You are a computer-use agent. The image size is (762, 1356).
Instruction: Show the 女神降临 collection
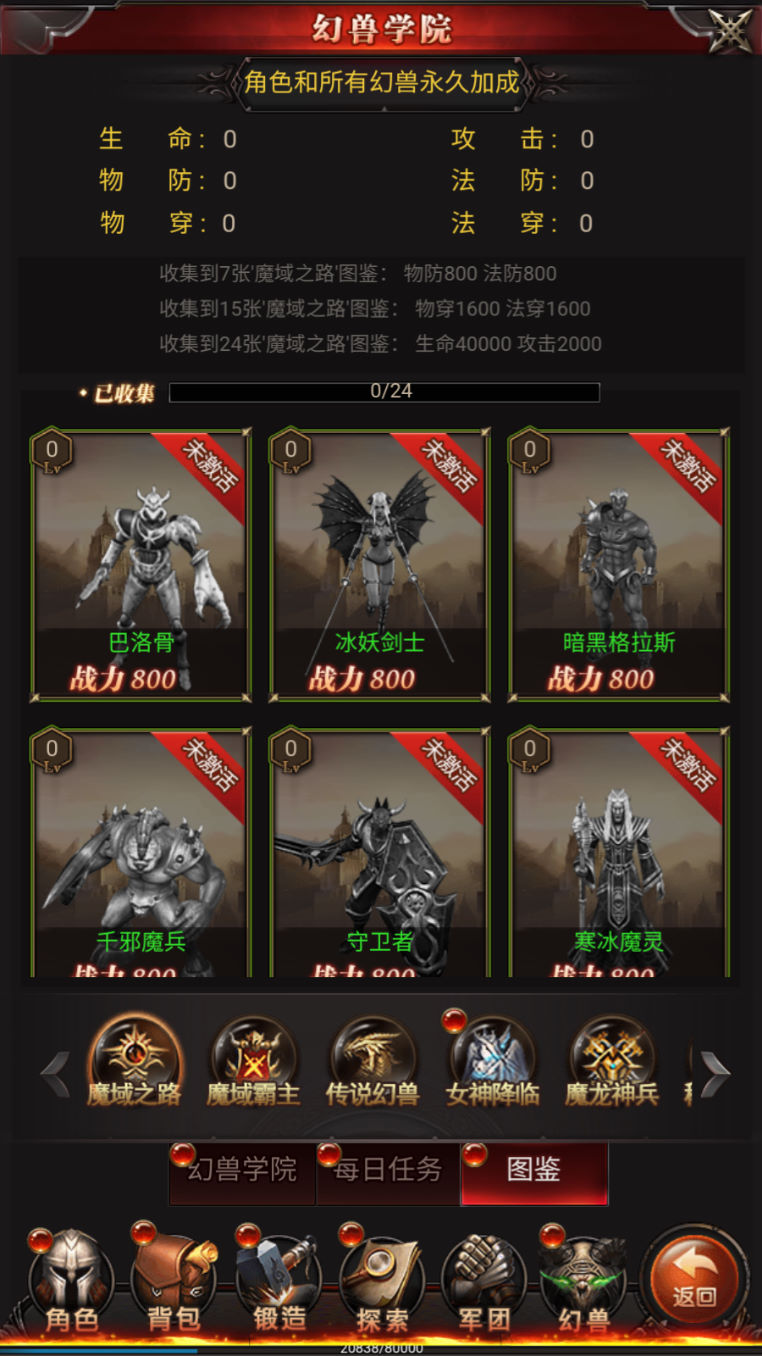[x=492, y=1065]
